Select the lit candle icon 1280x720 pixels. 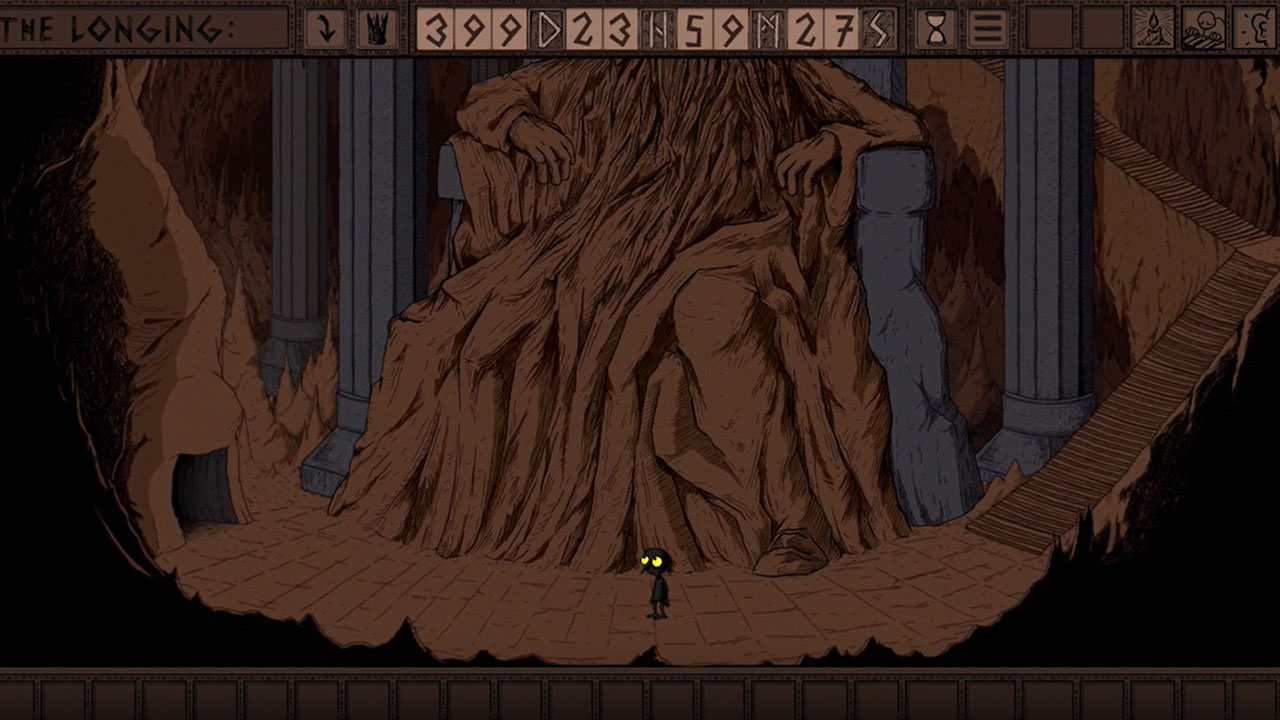1153,28
